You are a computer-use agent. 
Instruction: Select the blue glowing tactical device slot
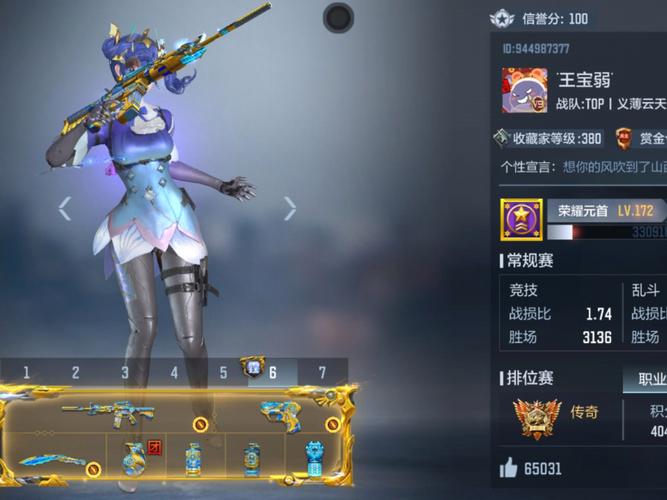tap(314, 458)
